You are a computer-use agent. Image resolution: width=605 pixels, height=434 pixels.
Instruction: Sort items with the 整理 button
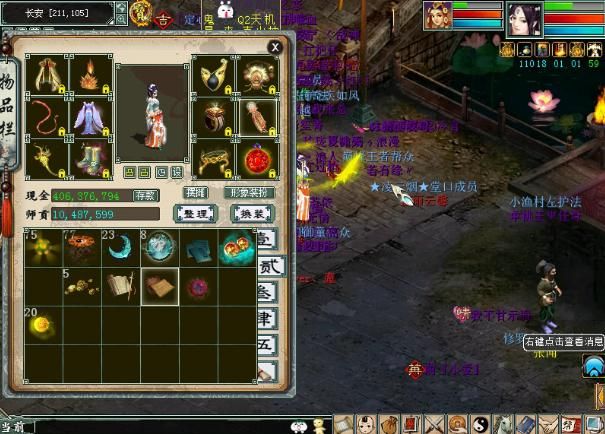(x=195, y=214)
